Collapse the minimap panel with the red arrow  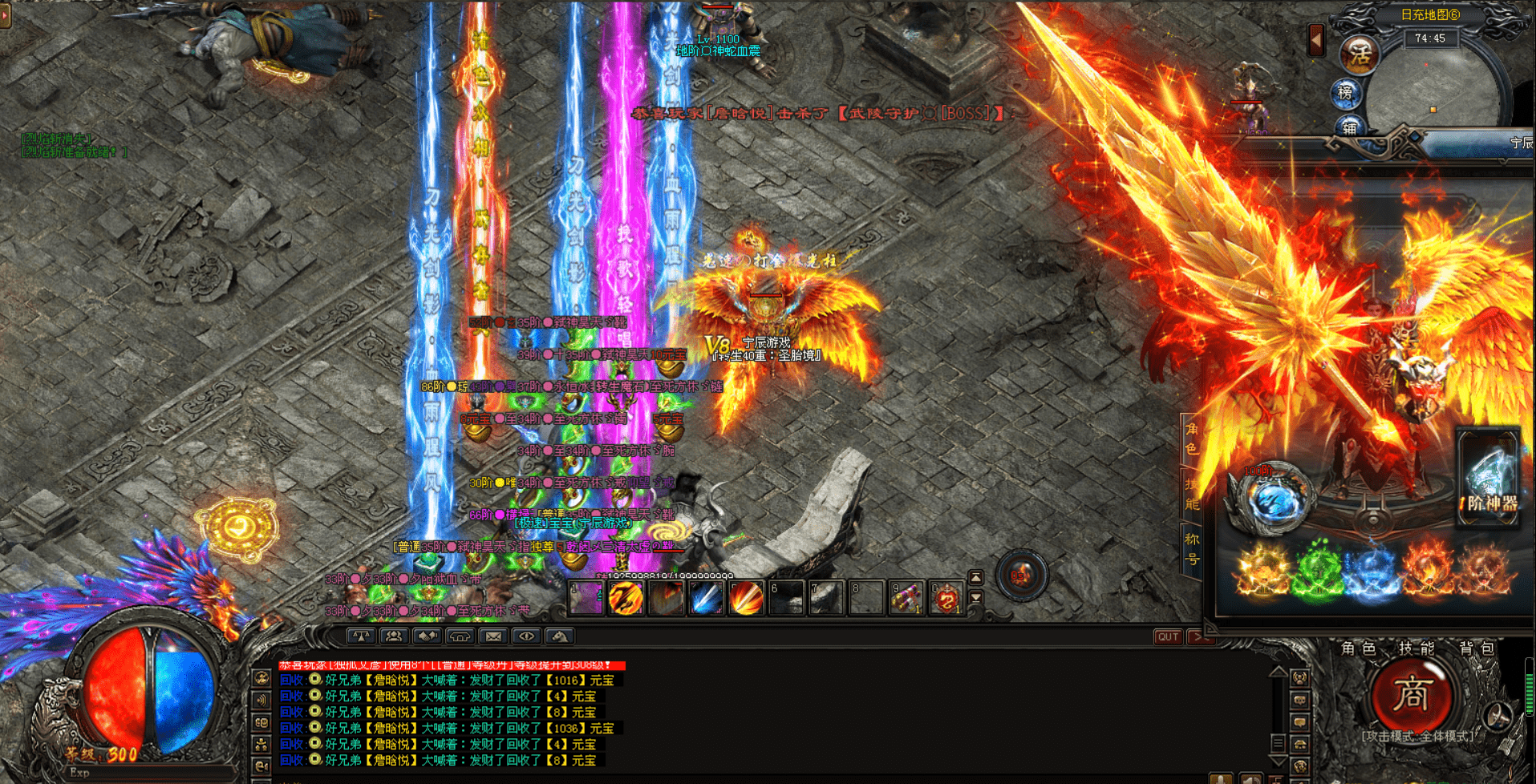point(1316,39)
